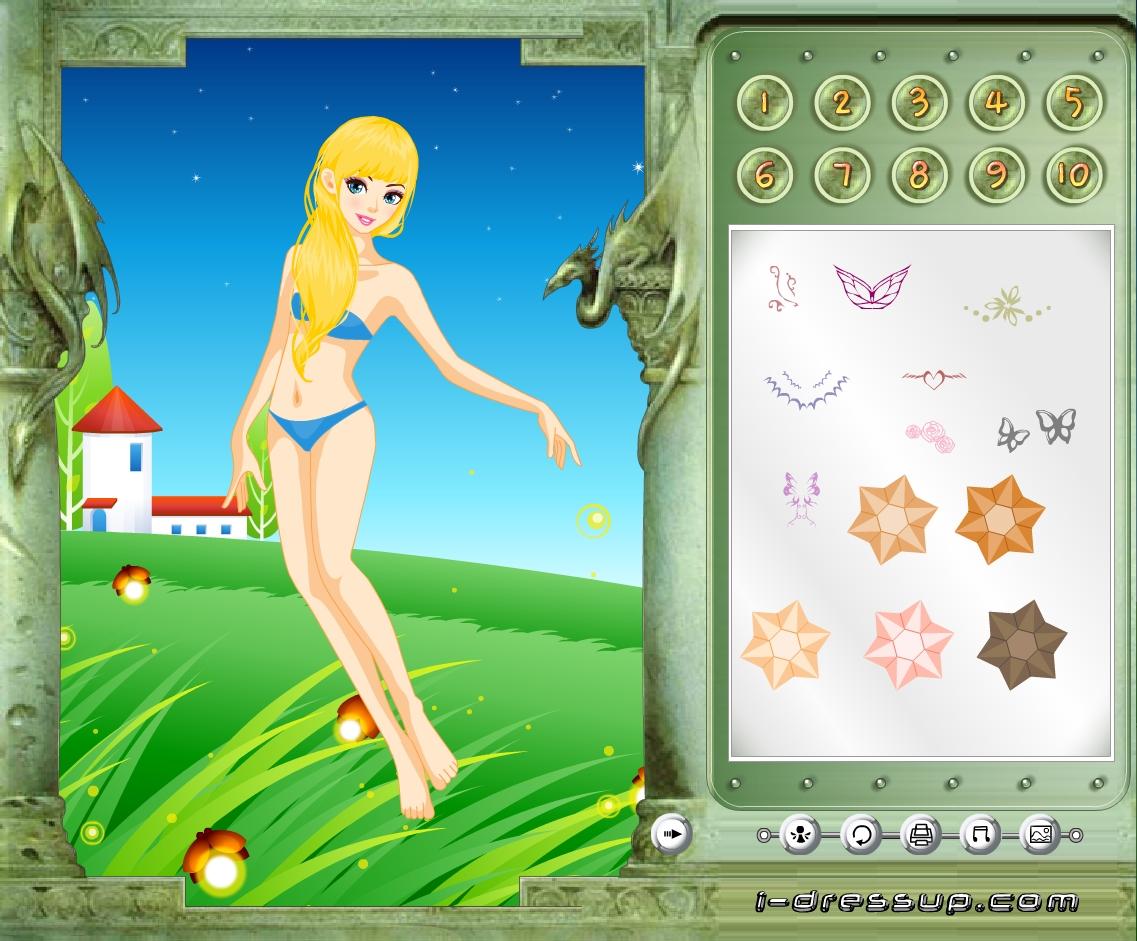Select the pink star skin tone
This screenshot has width=1137, height=941.
pyautogui.click(x=908, y=645)
